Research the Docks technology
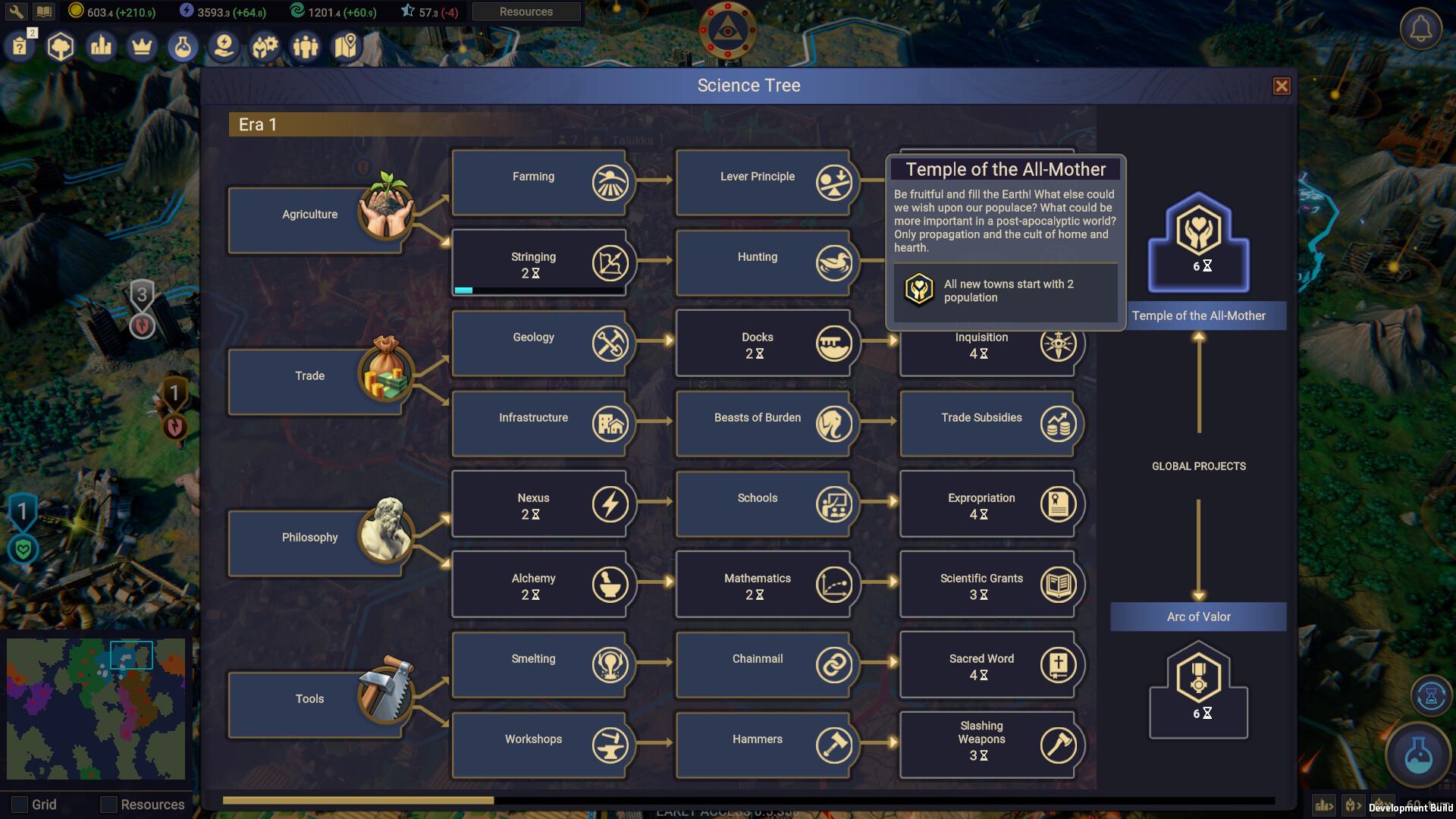 click(x=764, y=344)
